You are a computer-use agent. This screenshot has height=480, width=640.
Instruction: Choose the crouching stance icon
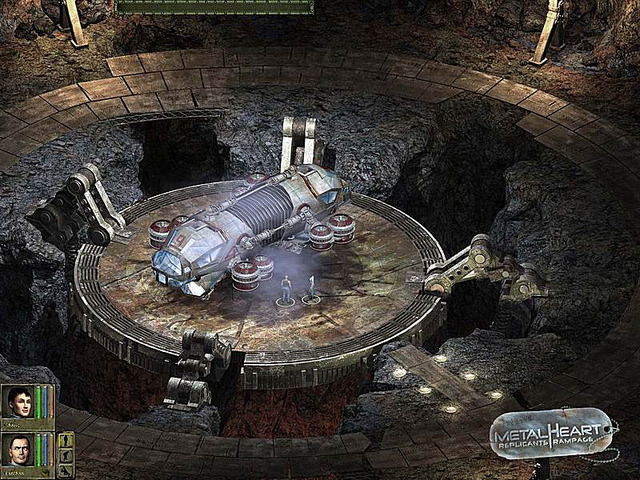(x=66, y=455)
